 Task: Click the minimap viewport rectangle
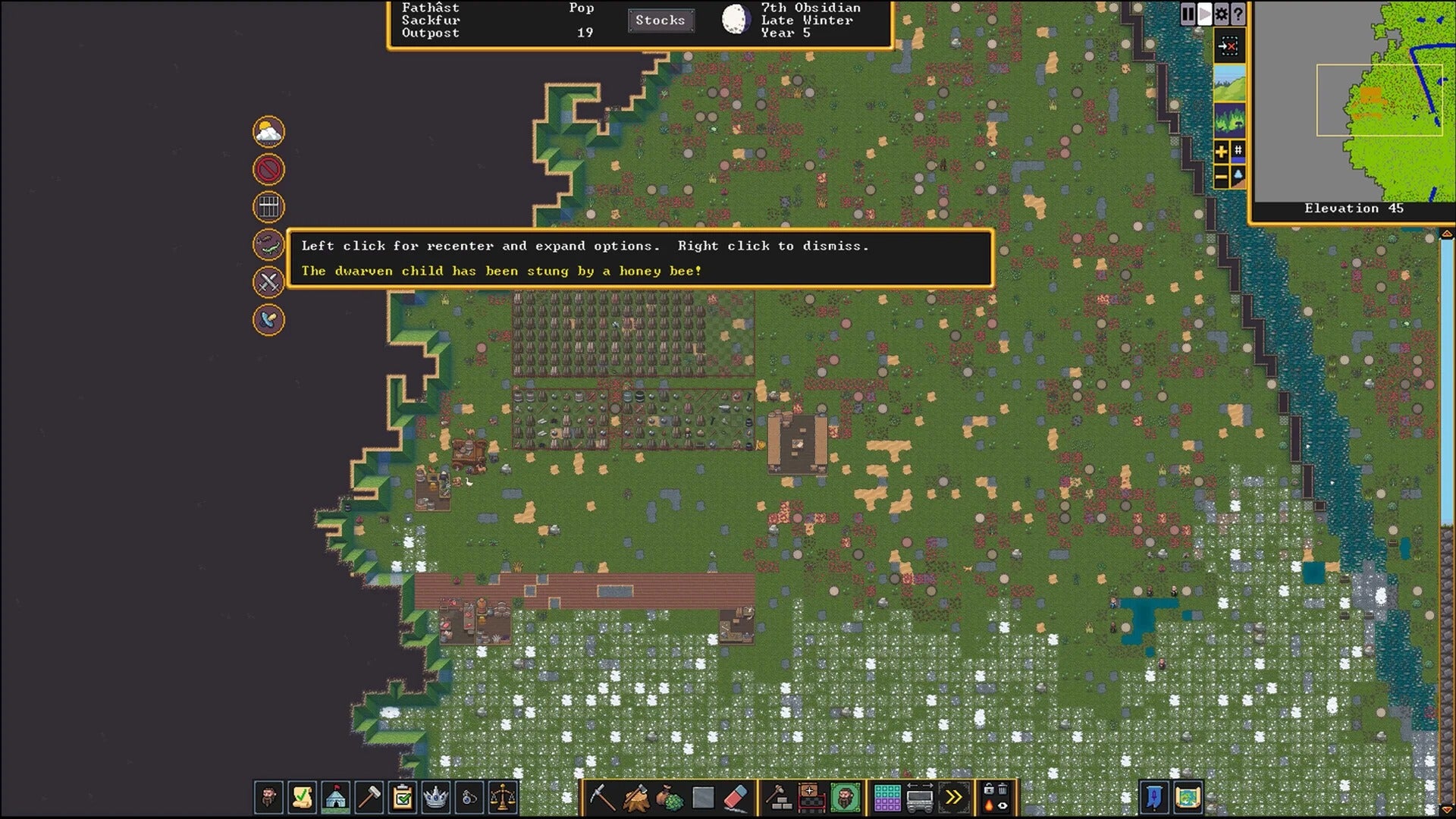[x=1382, y=99]
